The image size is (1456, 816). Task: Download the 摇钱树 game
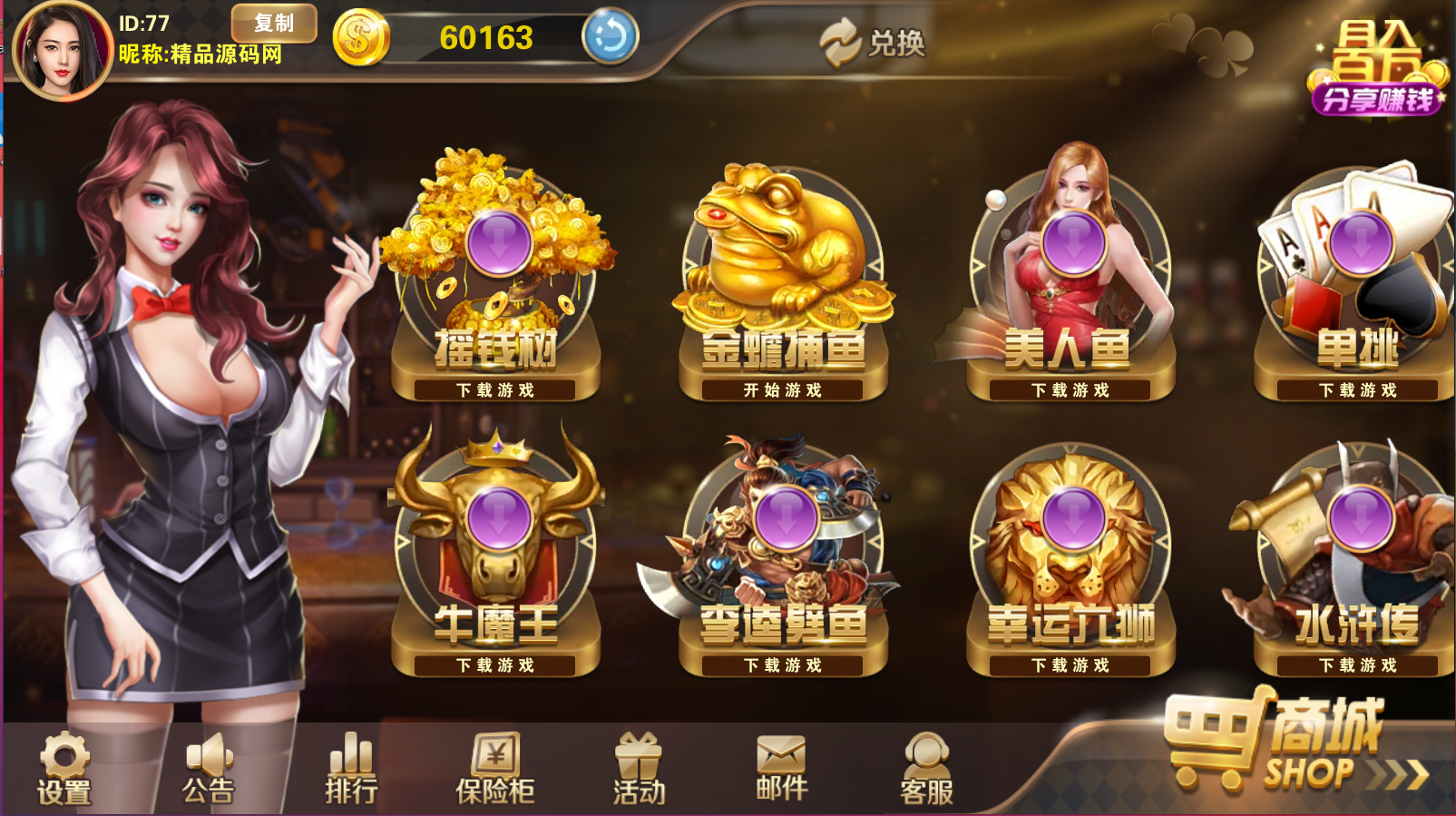point(496,388)
